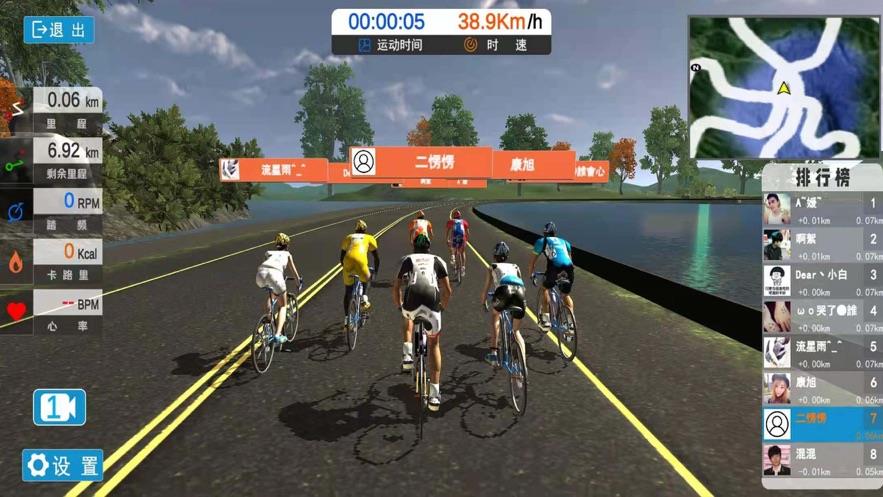Select rider 啊絮 in the leaderboard

point(822,245)
